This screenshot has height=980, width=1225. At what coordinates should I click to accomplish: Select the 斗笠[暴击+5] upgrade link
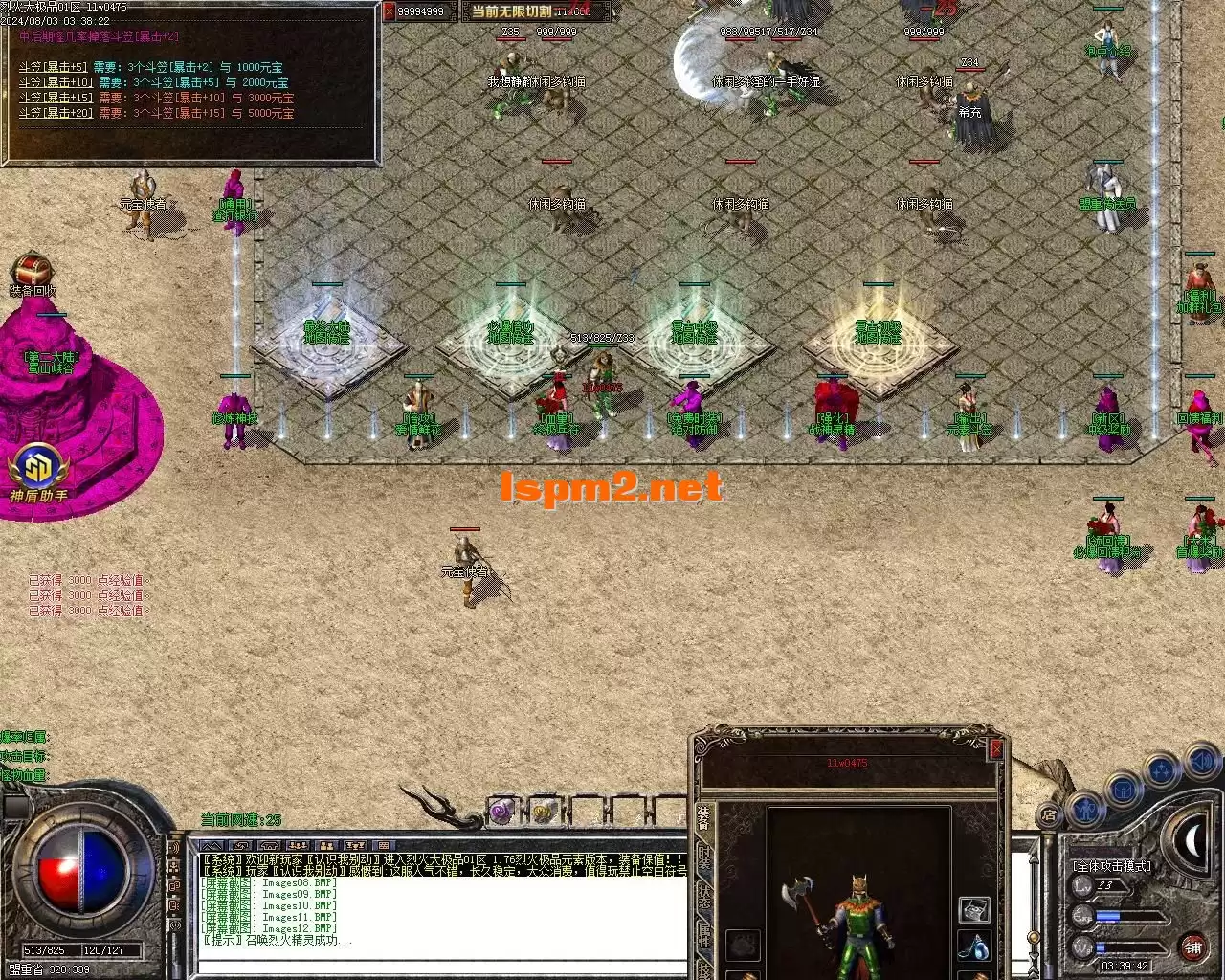pos(53,68)
